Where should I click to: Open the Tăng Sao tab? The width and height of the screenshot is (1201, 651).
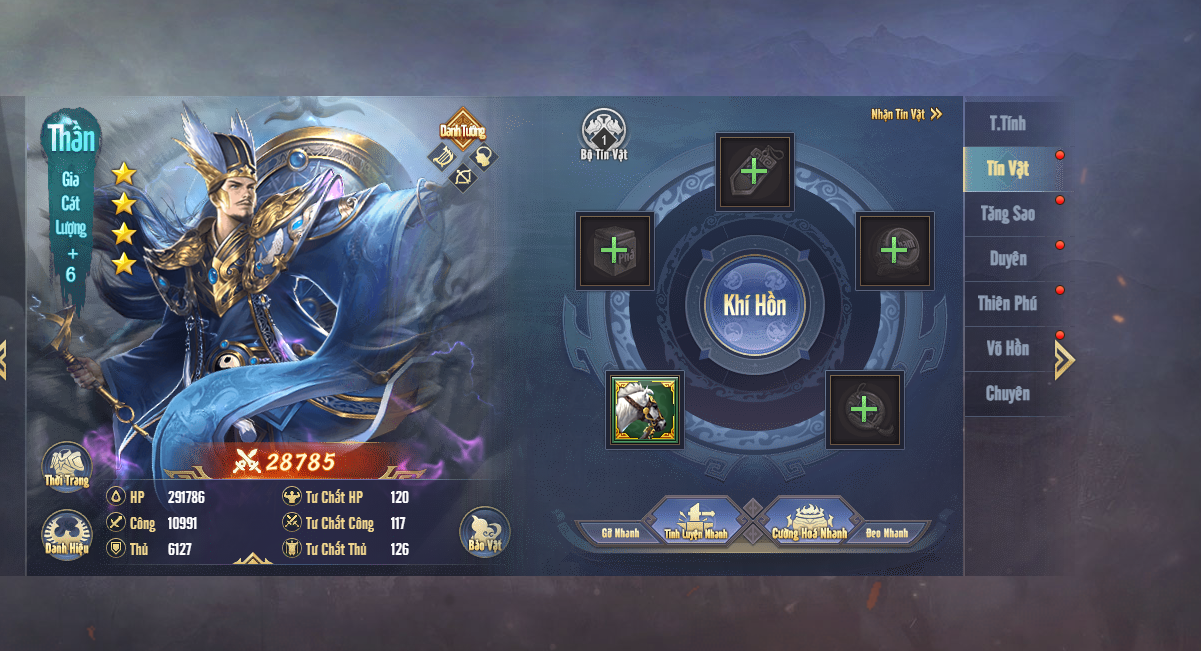pyautogui.click(x=1008, y=214)
